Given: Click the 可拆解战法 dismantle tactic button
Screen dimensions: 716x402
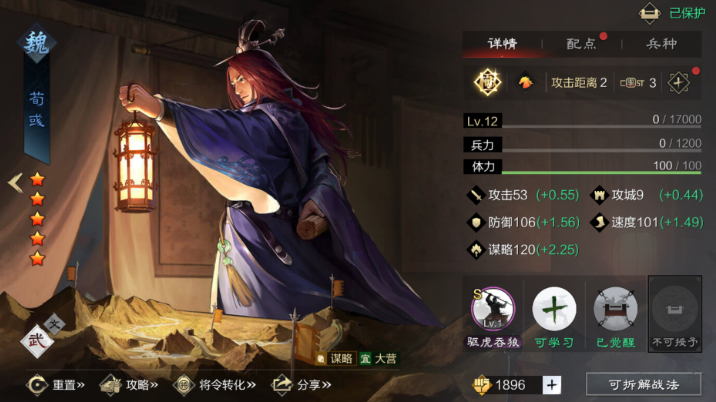Looking at the screenshot, I should tap(643, 384).
